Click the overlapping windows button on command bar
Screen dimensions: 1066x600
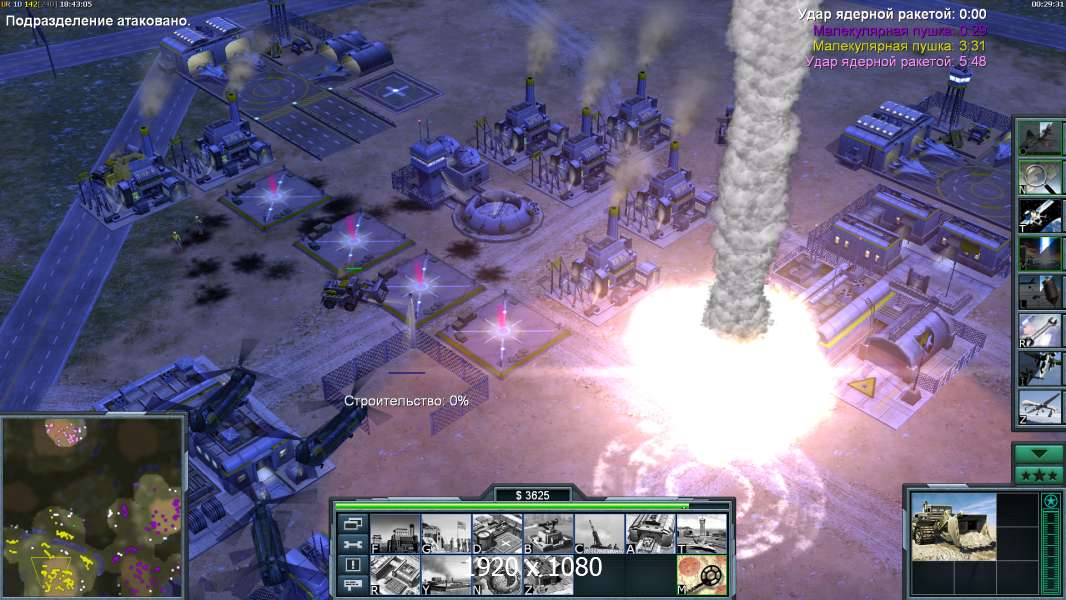[x=352, y=523]
